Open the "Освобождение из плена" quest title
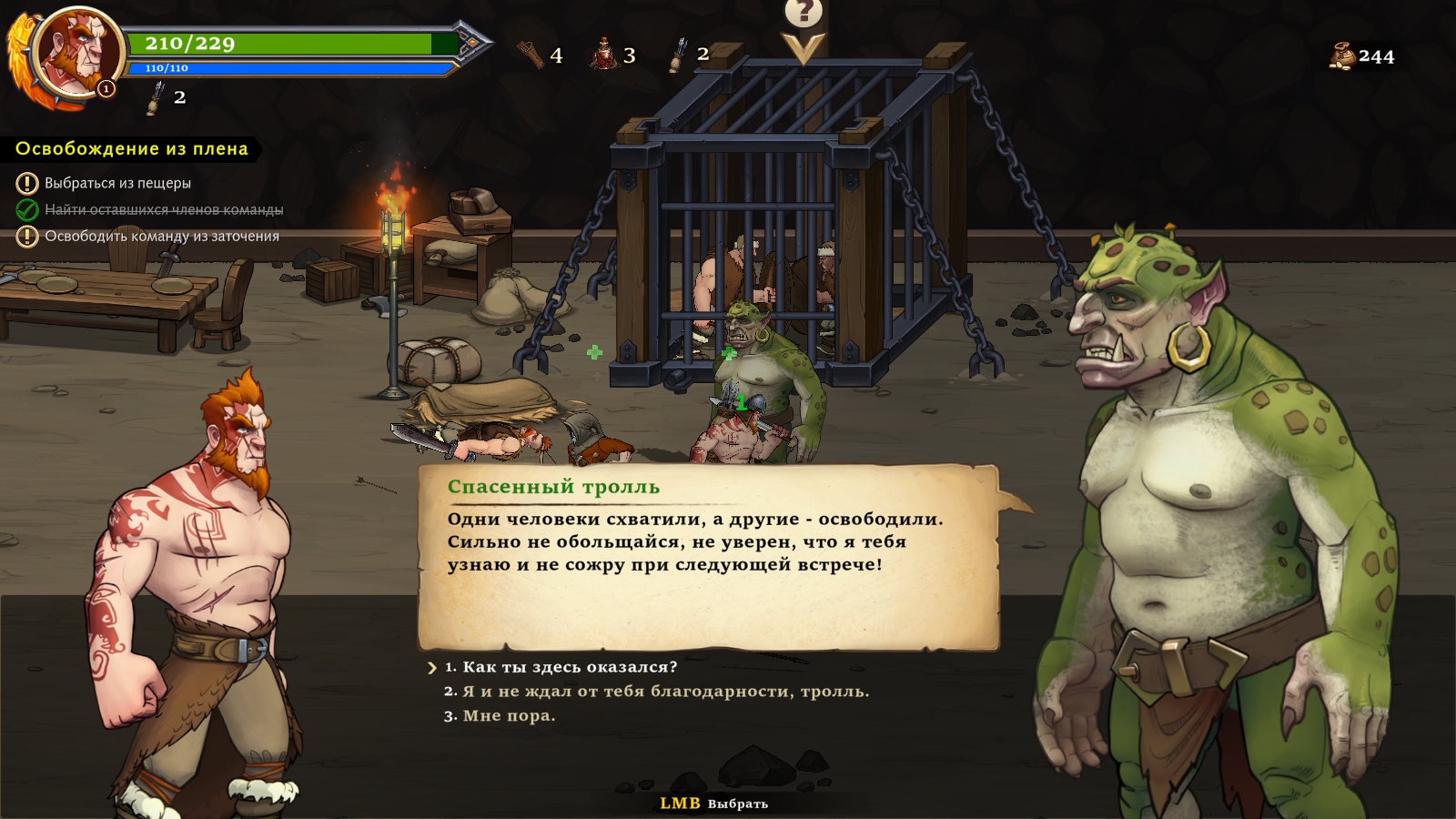This screenshot has width=1456, height=819. click(132, 149)
